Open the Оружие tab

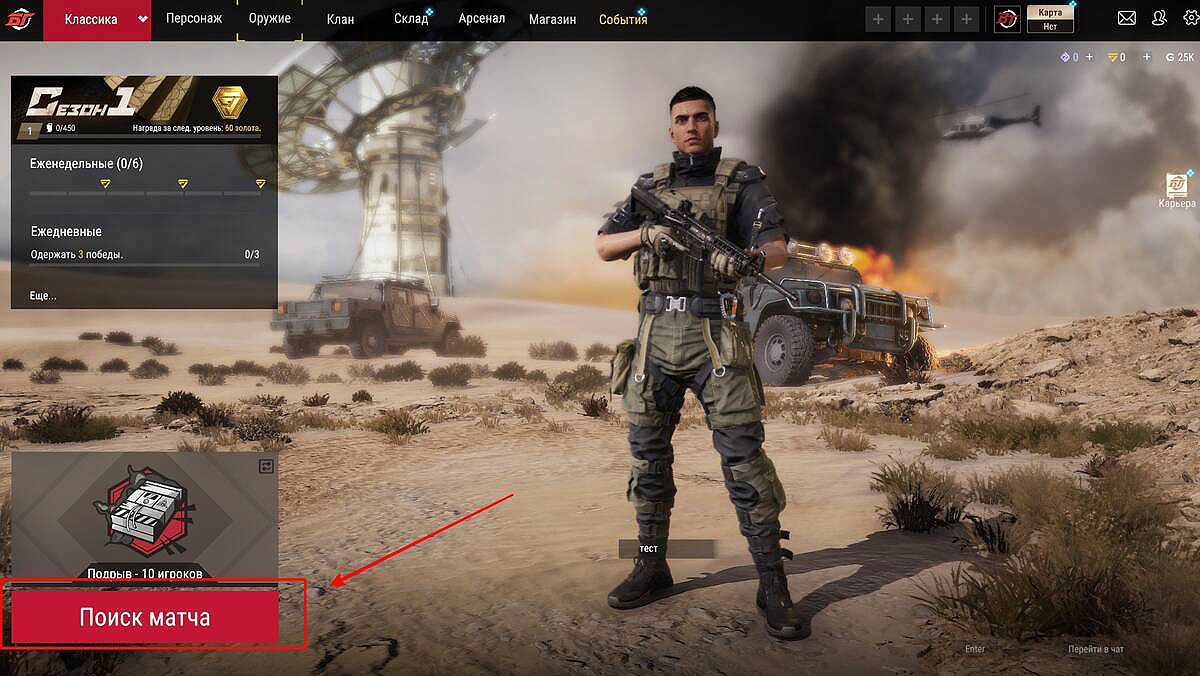(269, 19)
